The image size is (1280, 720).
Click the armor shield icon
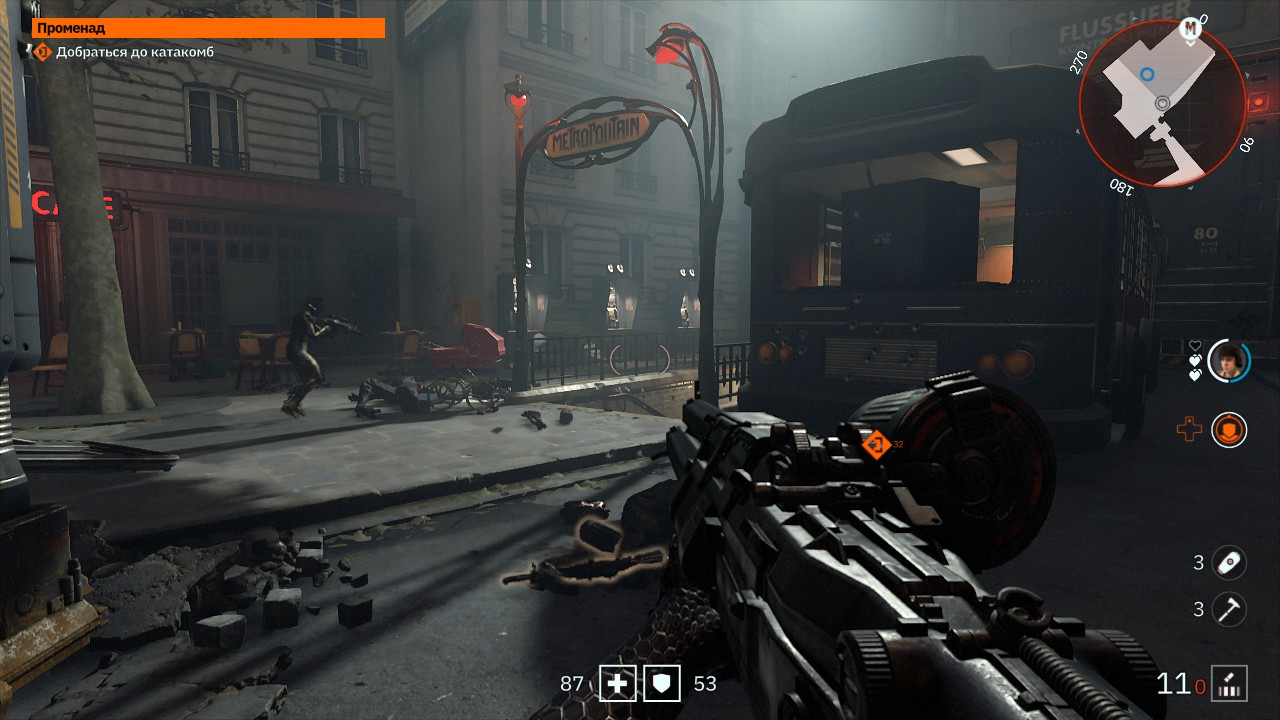[x=661, y=684]
